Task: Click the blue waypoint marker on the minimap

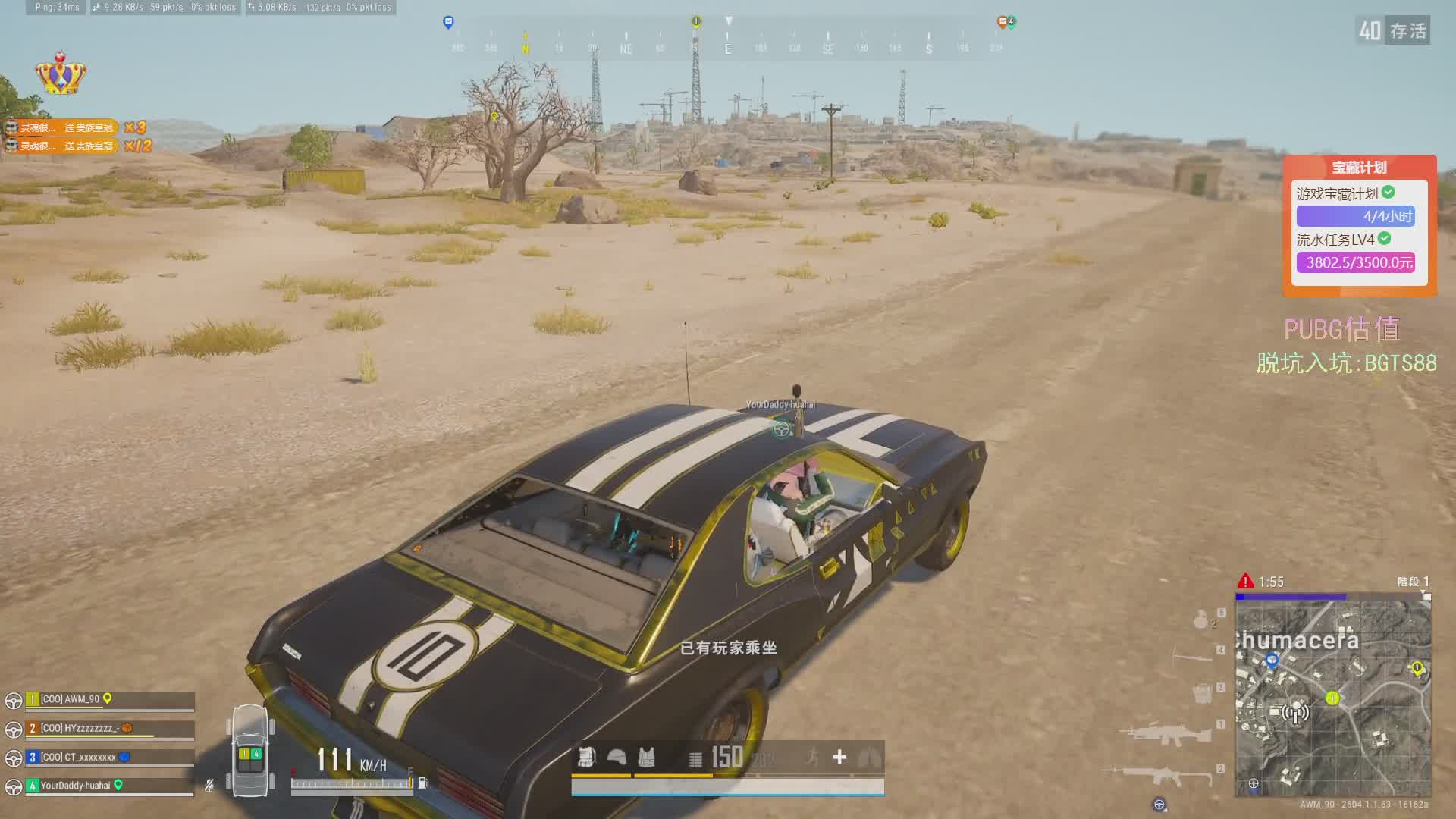Action: (x=1272, y=660)
